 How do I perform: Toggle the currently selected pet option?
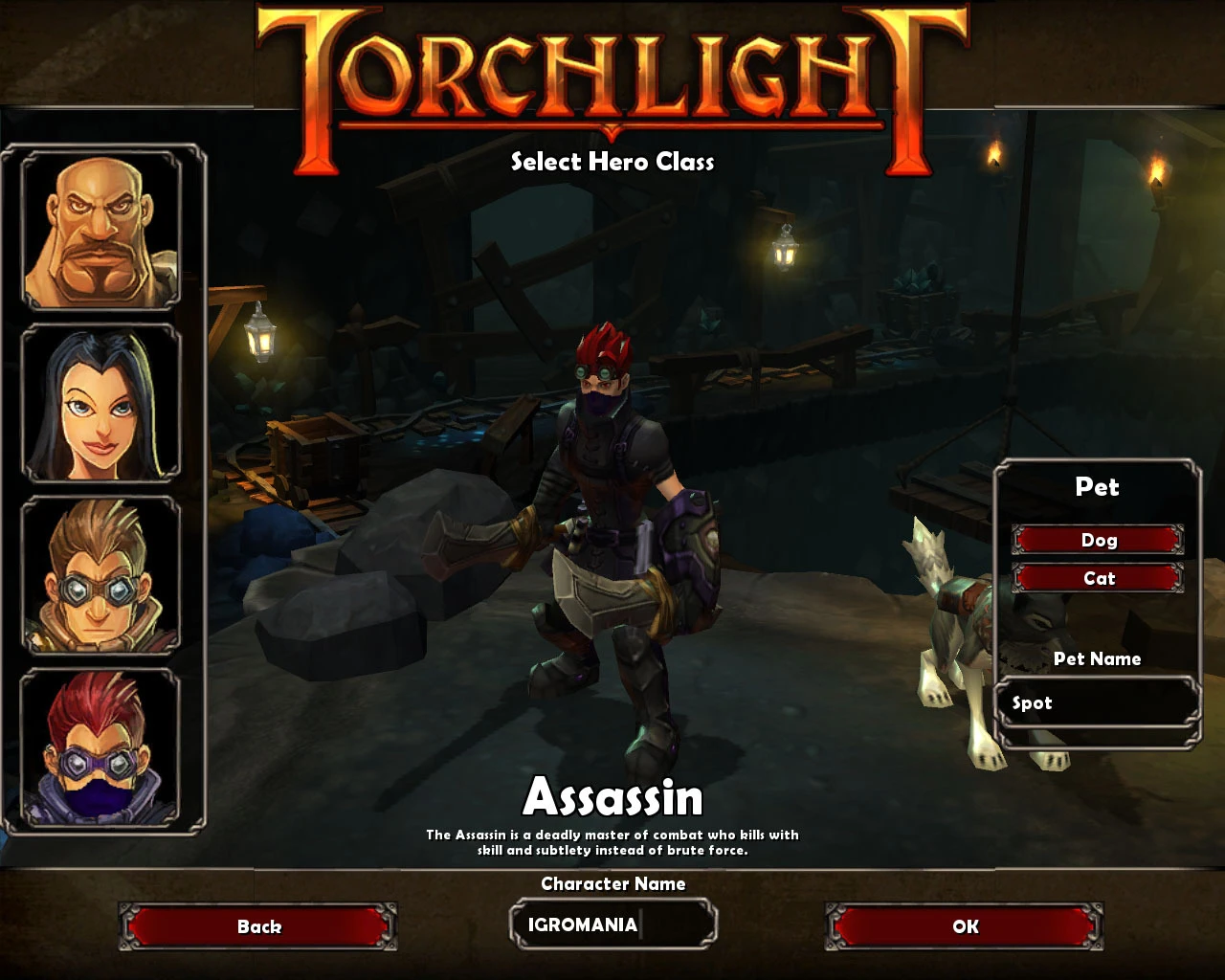click(x=1098, y=540)
